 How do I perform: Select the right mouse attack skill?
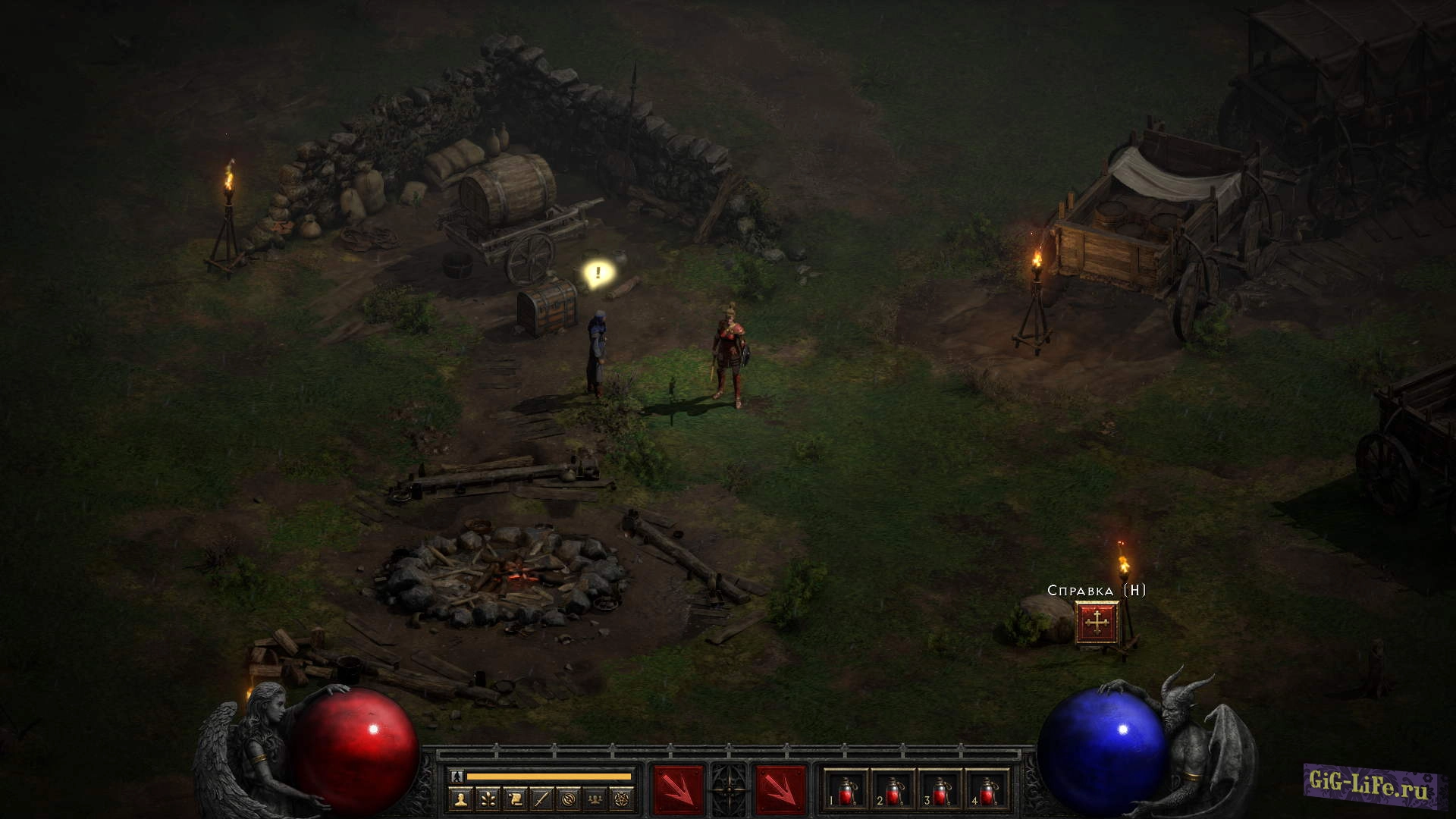pos(780,790)
